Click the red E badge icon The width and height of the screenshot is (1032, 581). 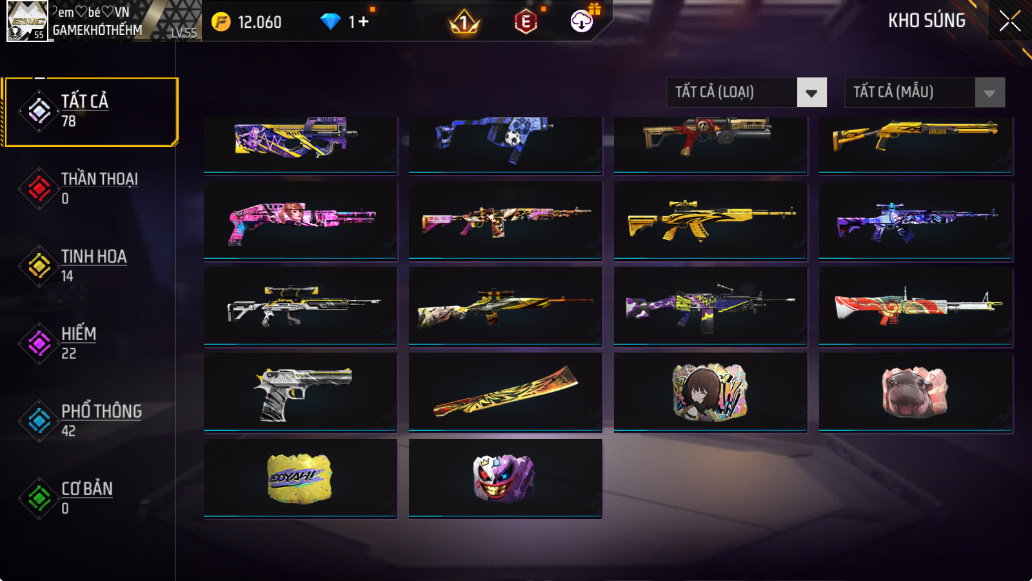[526, 21]
